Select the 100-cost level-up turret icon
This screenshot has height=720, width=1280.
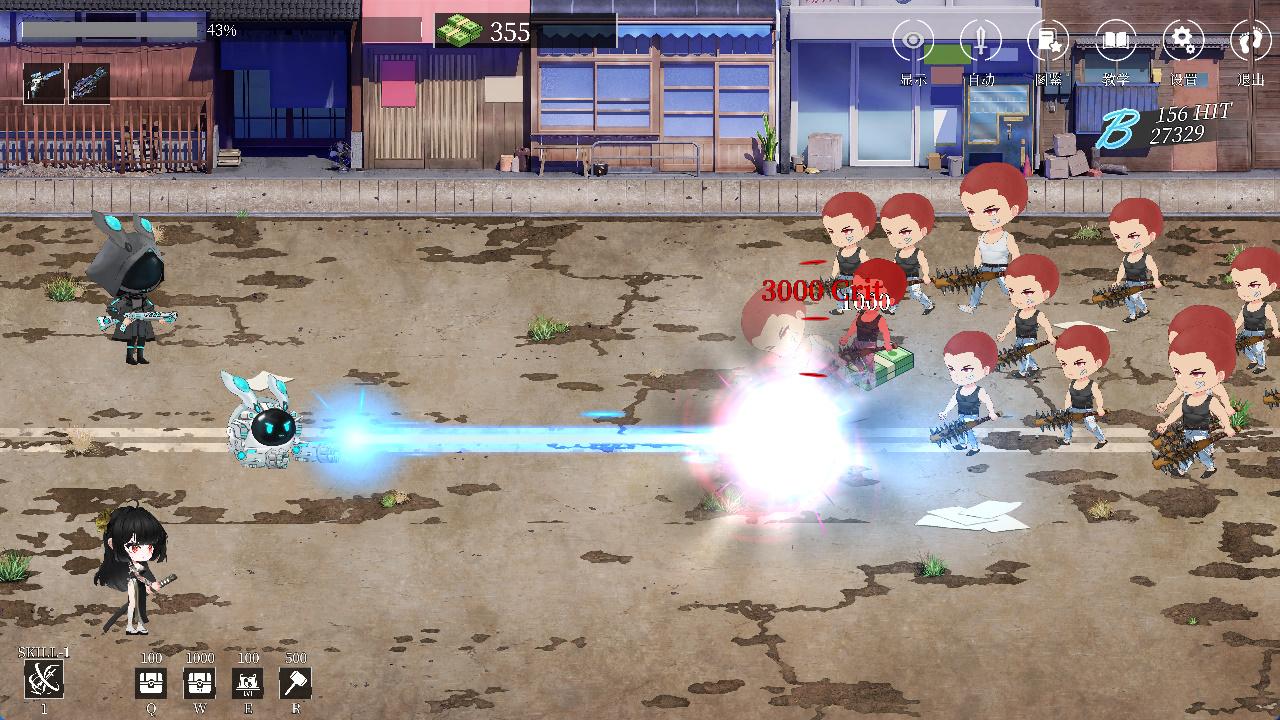point(248,684)
